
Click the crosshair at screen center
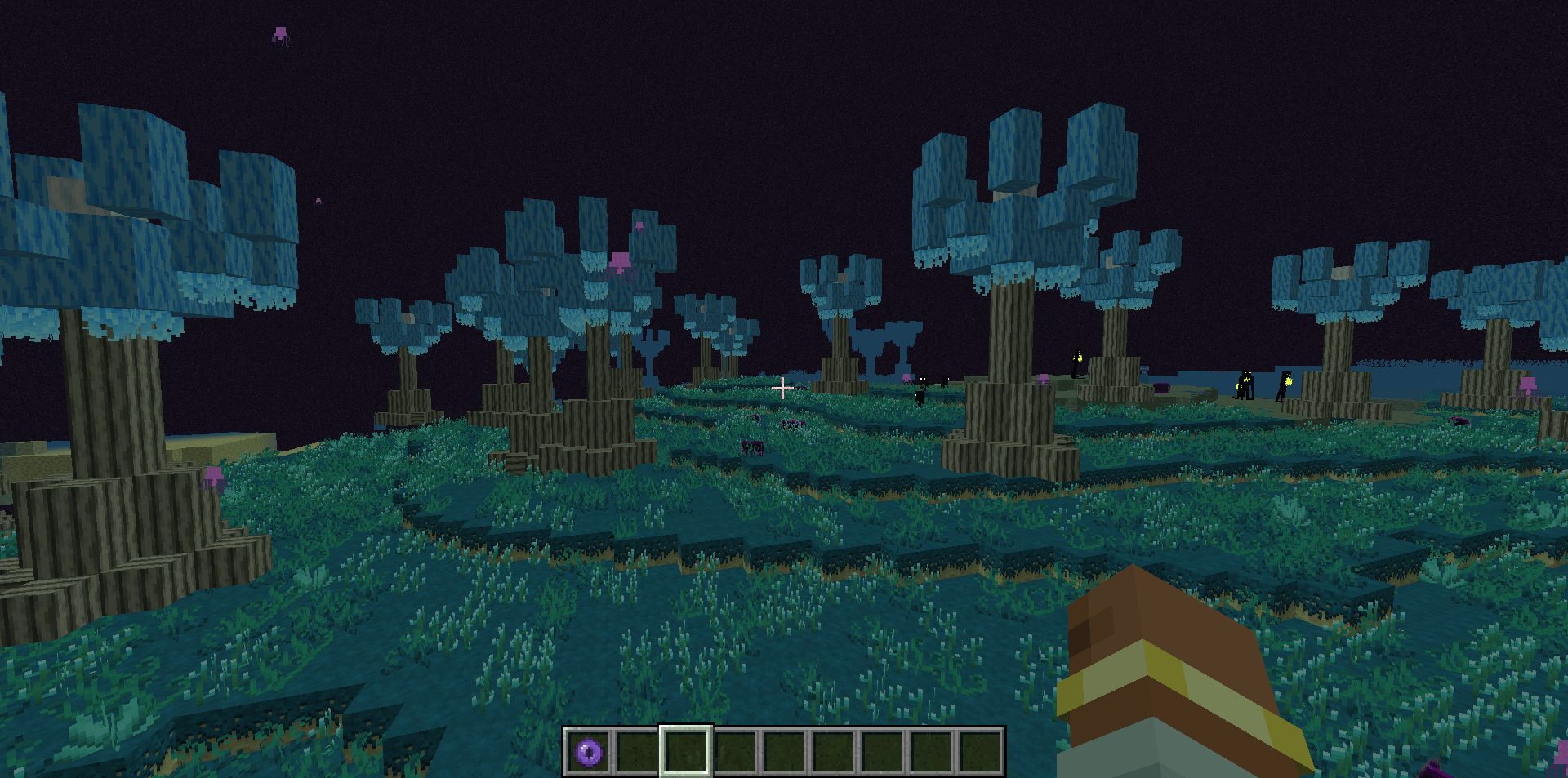tap(782, 387)
